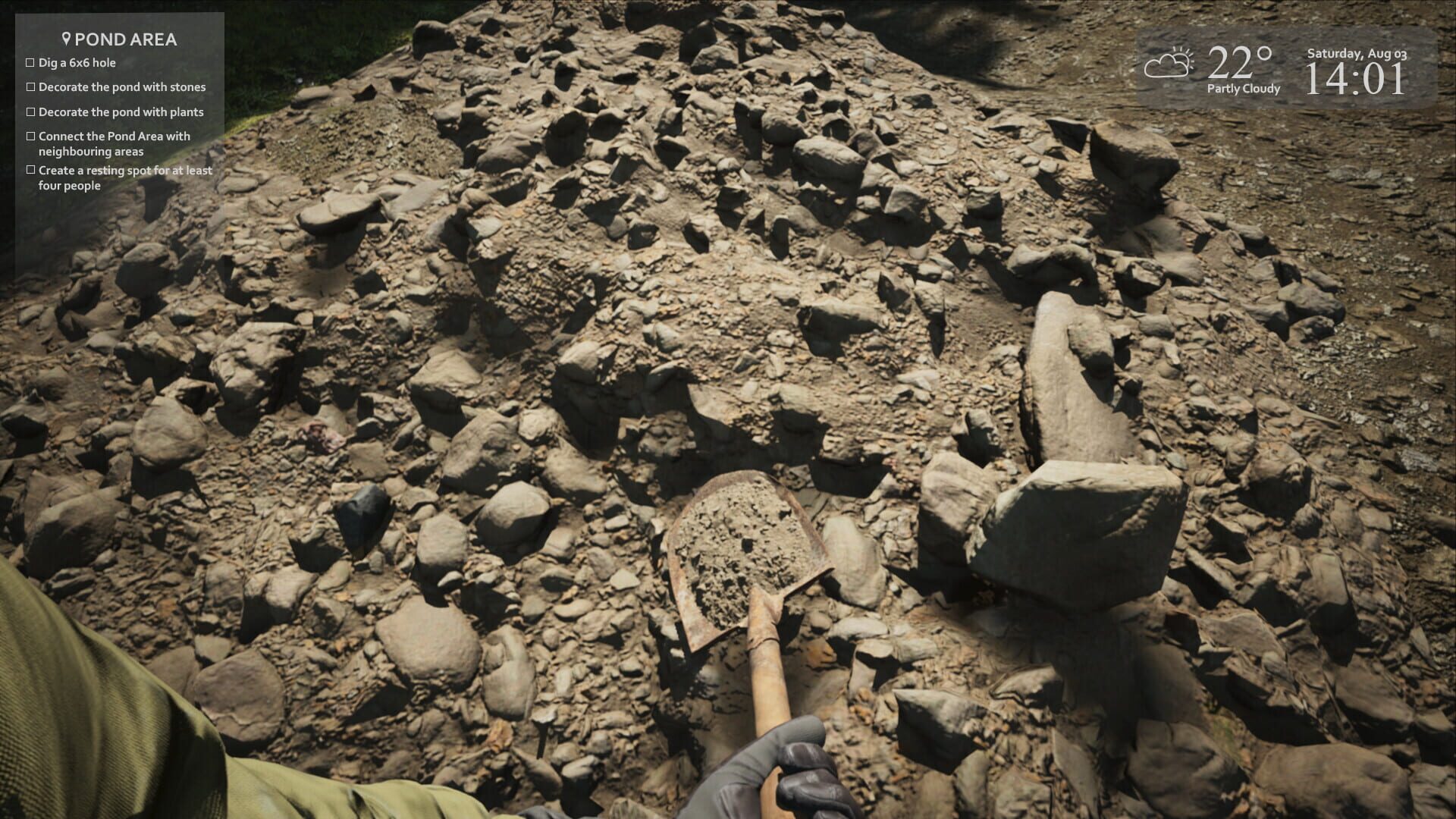Tick the Create a resting spot objective checkbox
Viewport: 1456px width, 819px height.
tap(30, 171)
